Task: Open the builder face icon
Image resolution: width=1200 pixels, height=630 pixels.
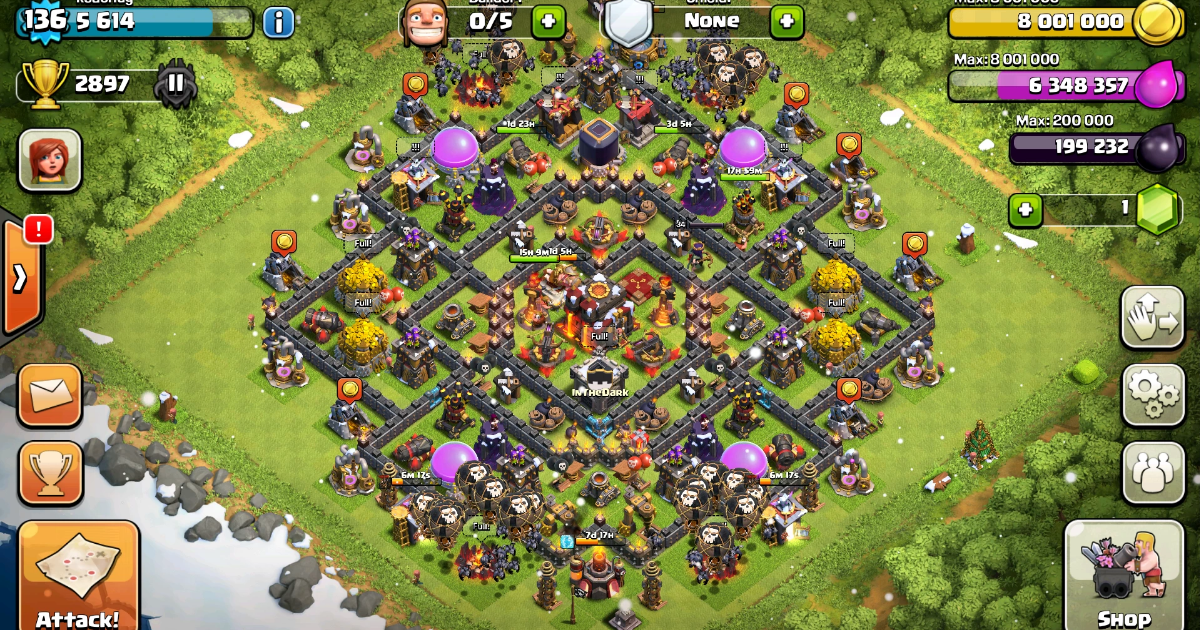Action: pyautogui.click(x=422, y=22)
